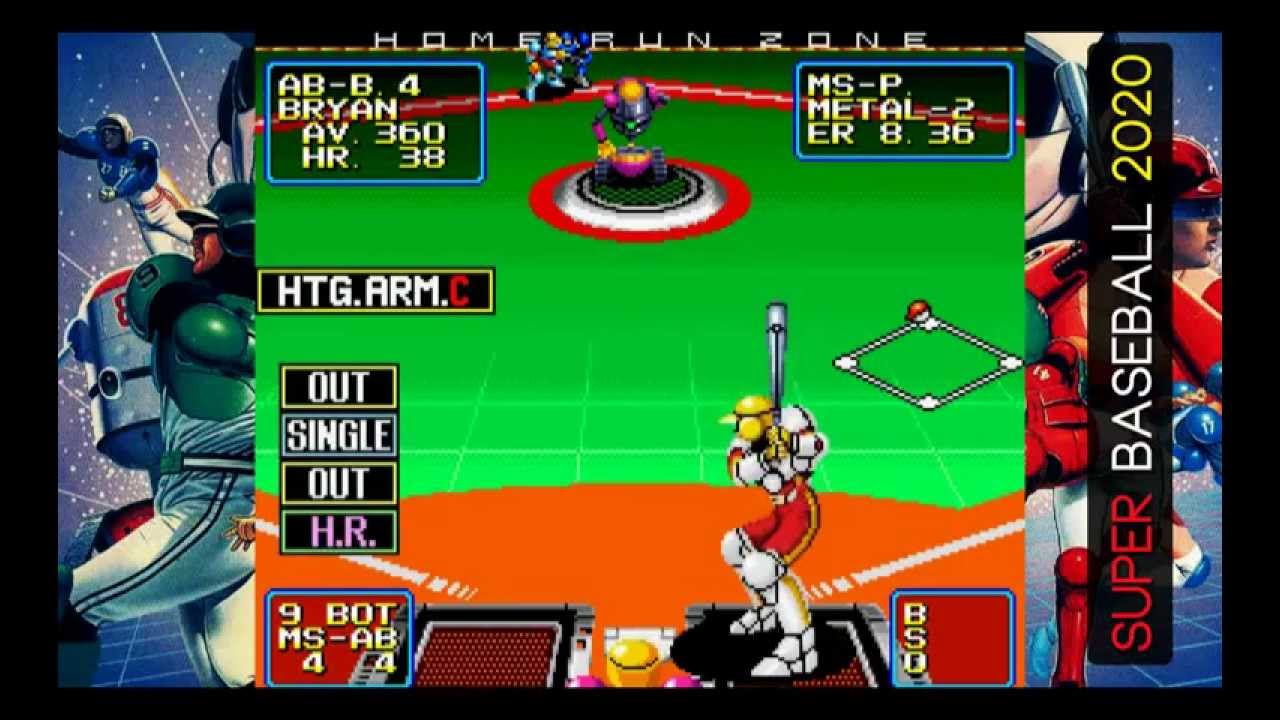Toggle the SINGLE result indicator
The height and width of the screenshot is (720, 1280).
[x=340, y=435]
